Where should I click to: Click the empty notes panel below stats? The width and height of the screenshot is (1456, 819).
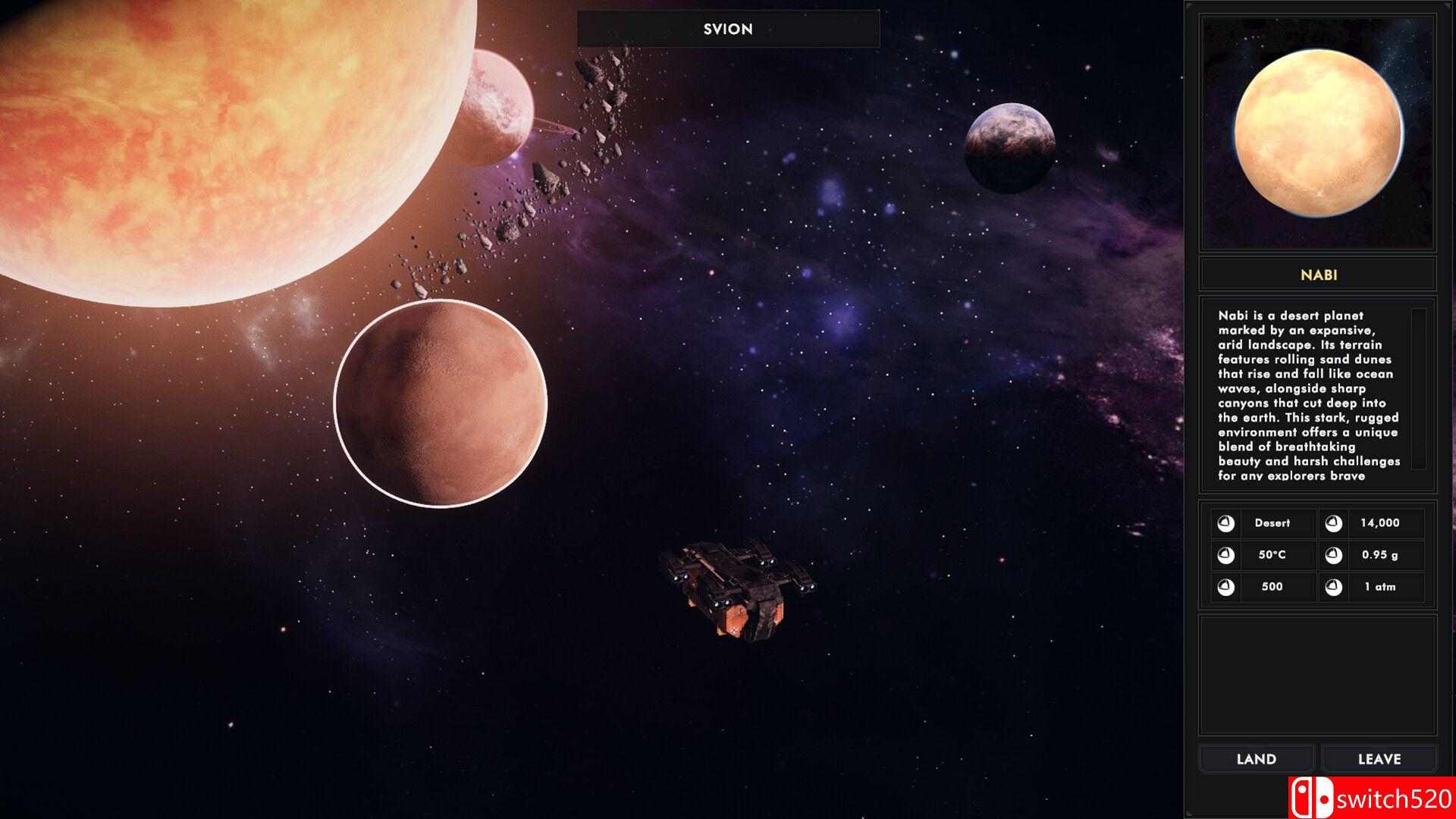1317,675
